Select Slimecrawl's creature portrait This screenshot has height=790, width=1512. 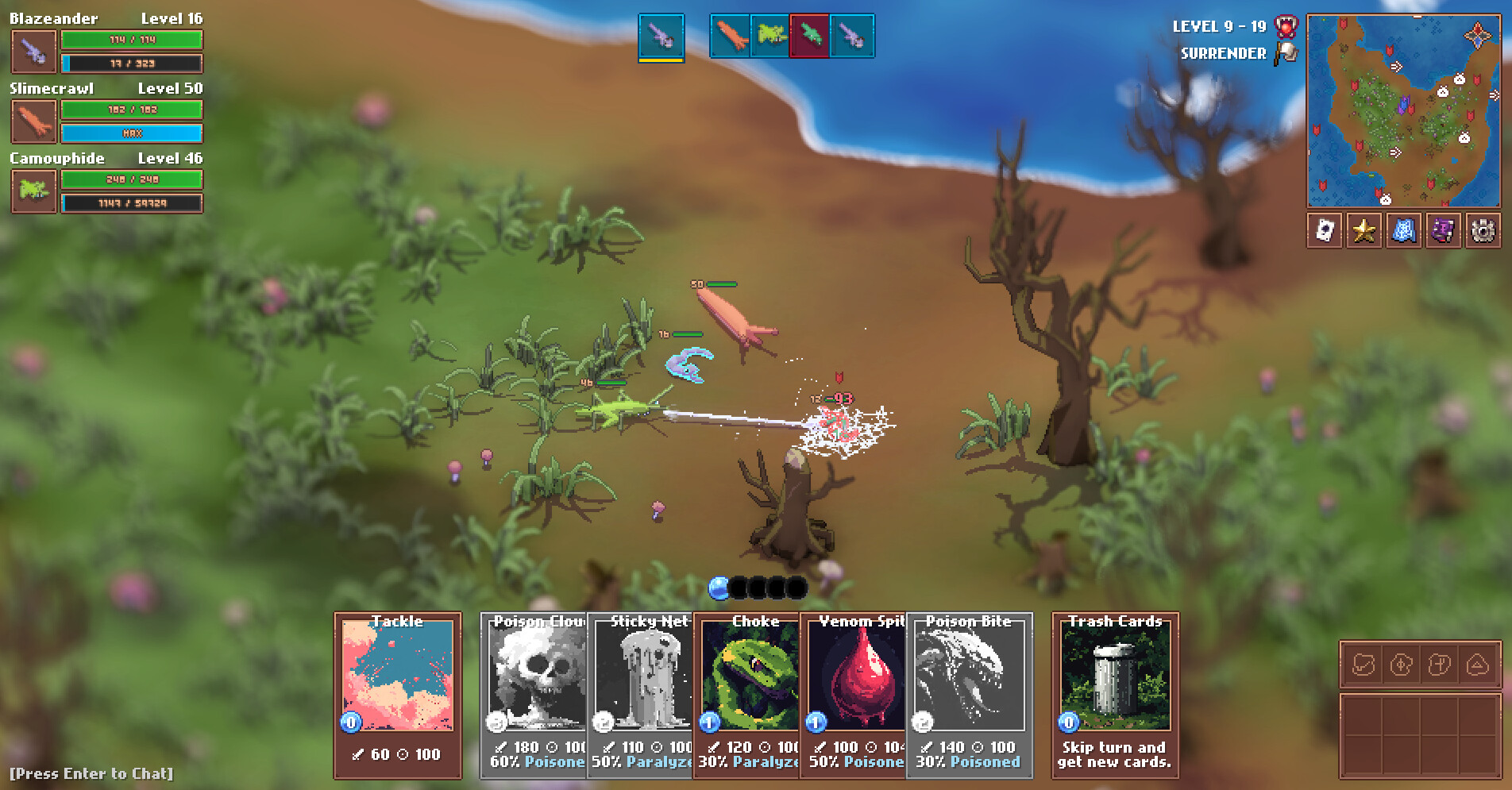coord(33,121)
